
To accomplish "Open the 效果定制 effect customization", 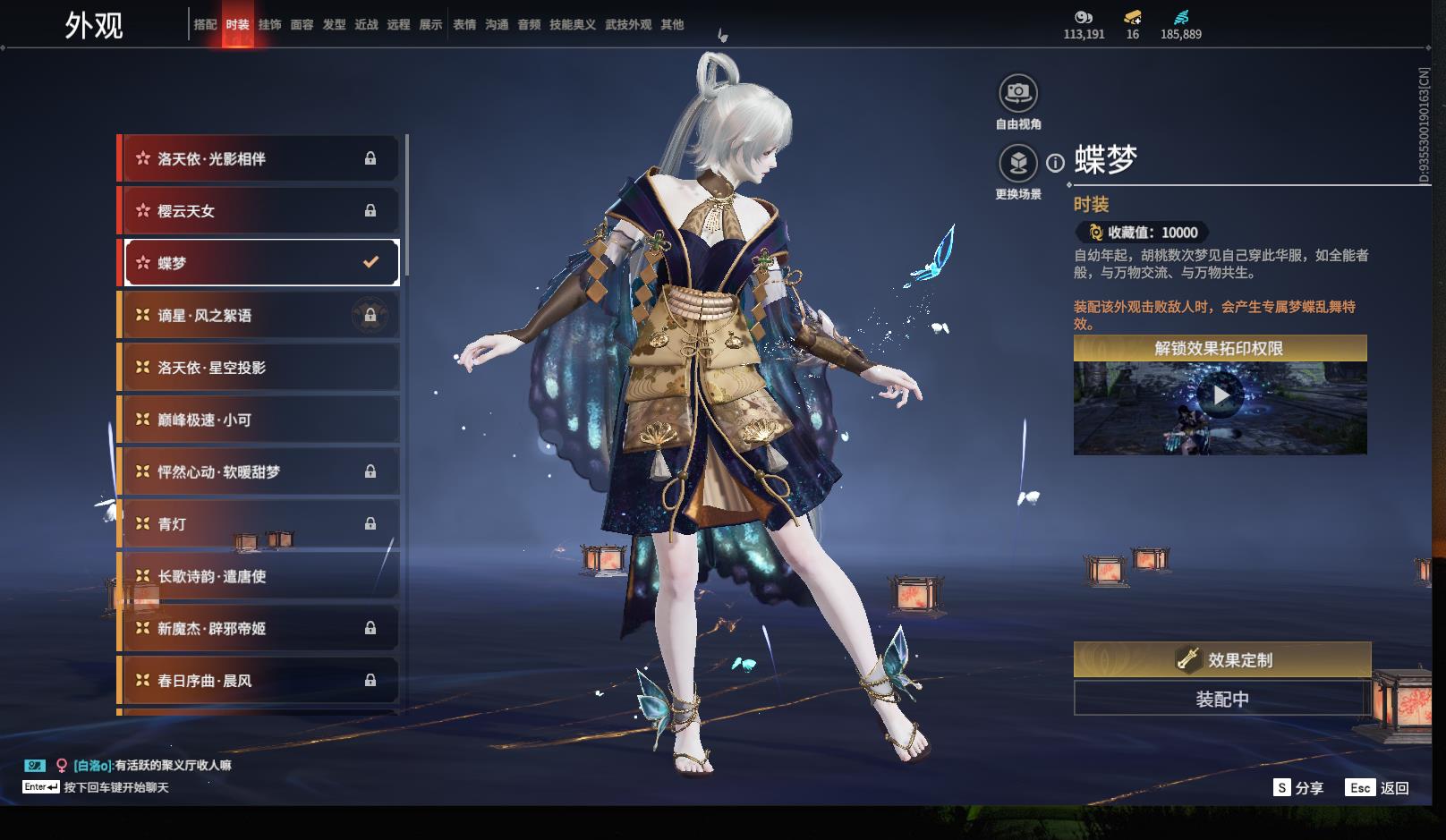I will click(x=1221, y=660).
